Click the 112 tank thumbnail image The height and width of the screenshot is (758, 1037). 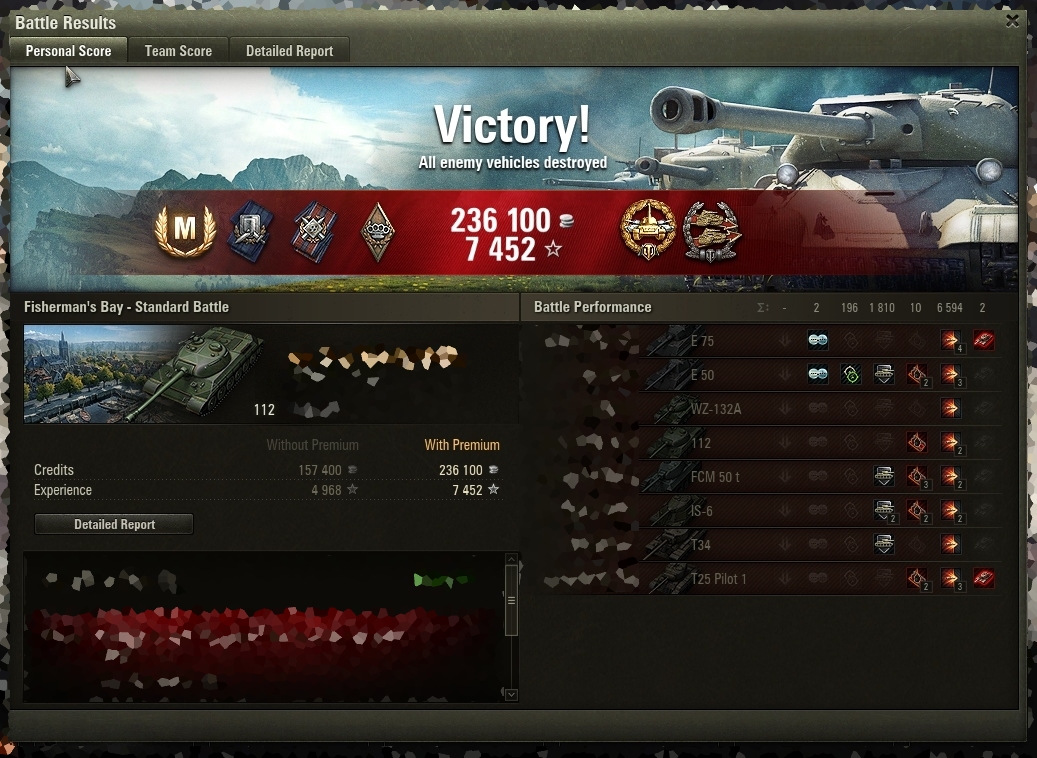[145, 373]
